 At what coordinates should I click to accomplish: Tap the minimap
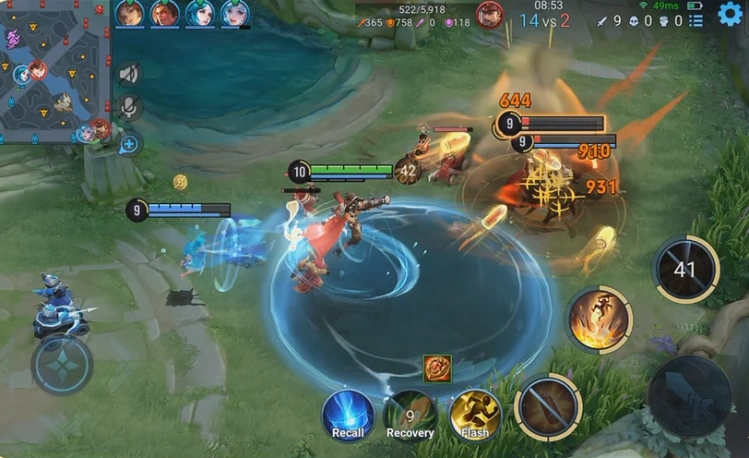pyautogui.click(x=55, y=71)
